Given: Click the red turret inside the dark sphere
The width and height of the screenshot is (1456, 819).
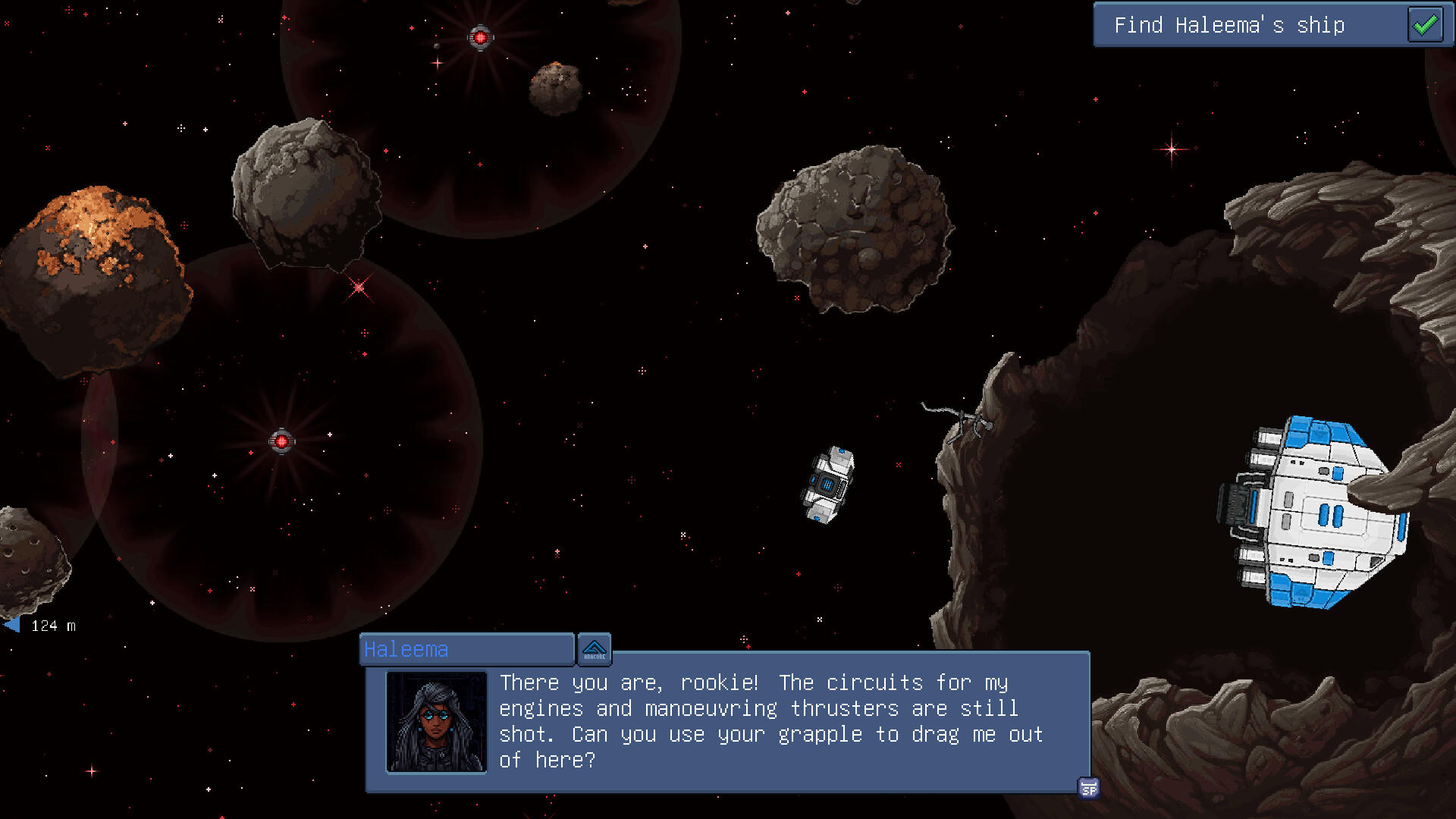Looking at the screenshot, I should click(281, 438).
